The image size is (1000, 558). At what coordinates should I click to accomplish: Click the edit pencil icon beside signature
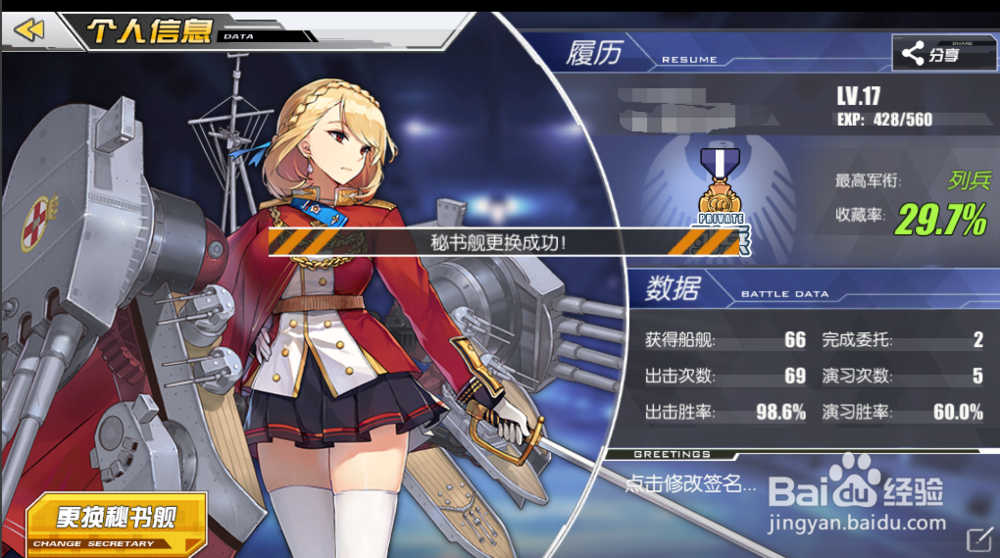tap(977, 538)
